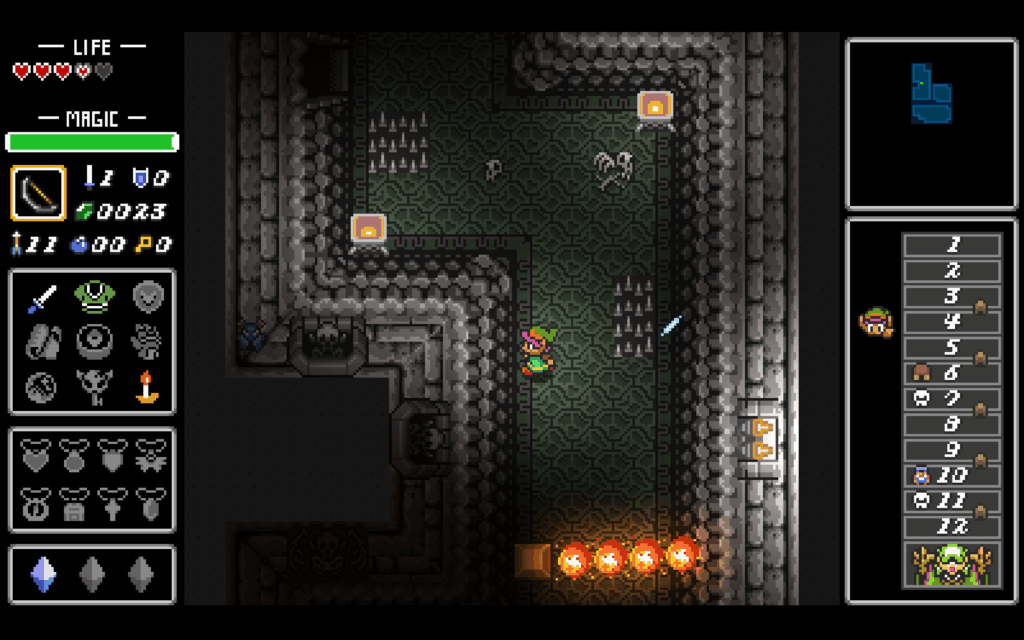1024x640 pixels.
Task: Select the equipped bow item slot
Action: click(38, 193)
